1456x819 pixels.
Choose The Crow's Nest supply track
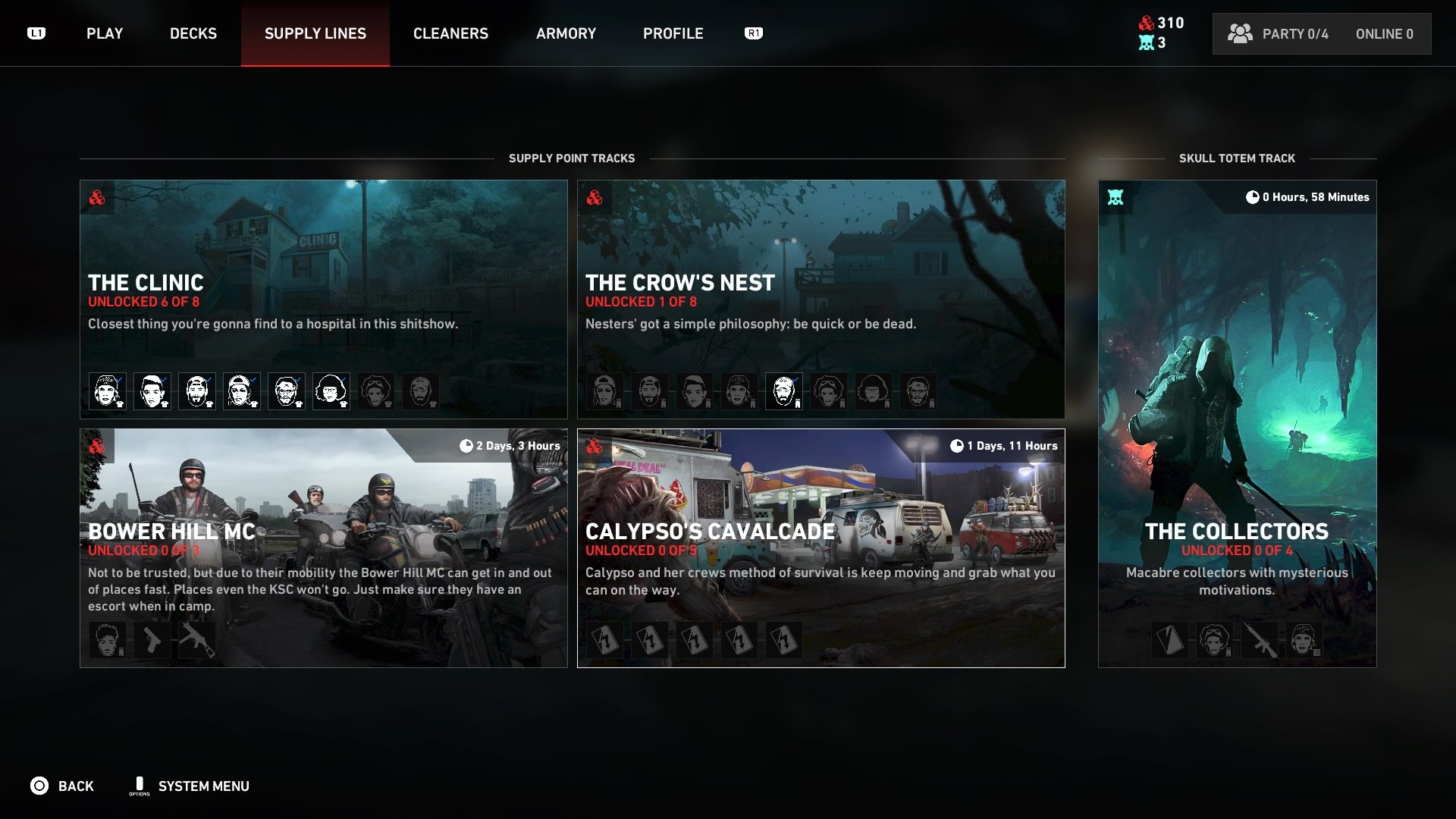(x=821, y=299)
